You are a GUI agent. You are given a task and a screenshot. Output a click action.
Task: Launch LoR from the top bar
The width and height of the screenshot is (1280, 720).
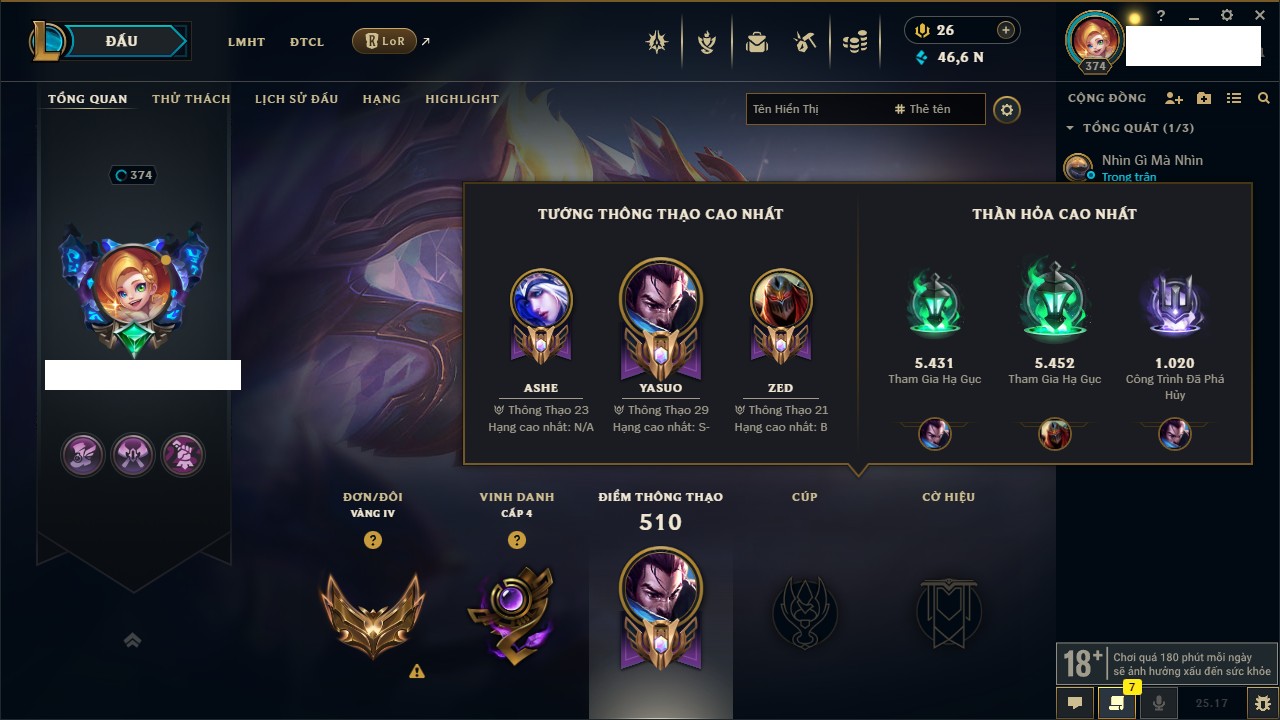coord(385,41)
